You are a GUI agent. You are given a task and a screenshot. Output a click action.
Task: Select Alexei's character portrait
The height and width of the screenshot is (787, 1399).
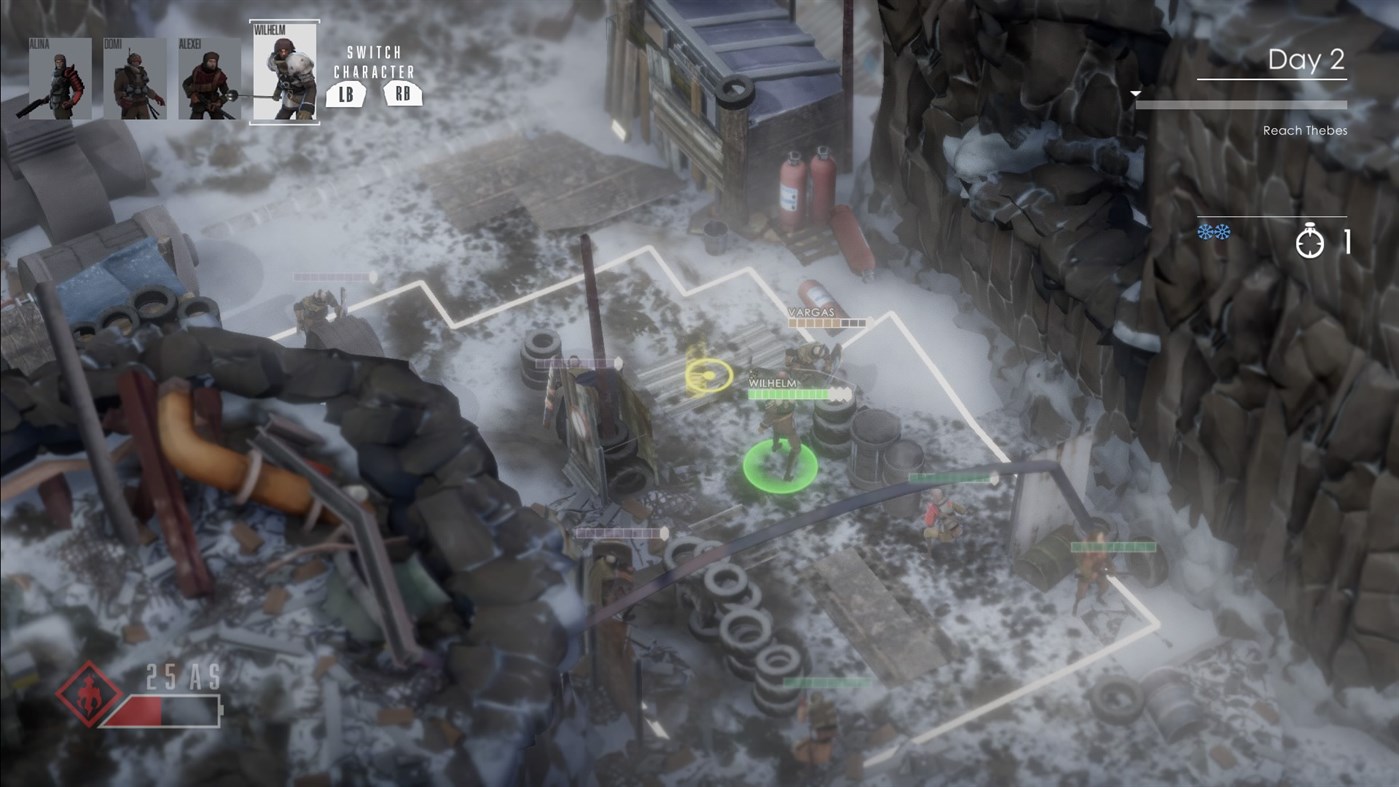pyautogui.click(x=209, y=77)
